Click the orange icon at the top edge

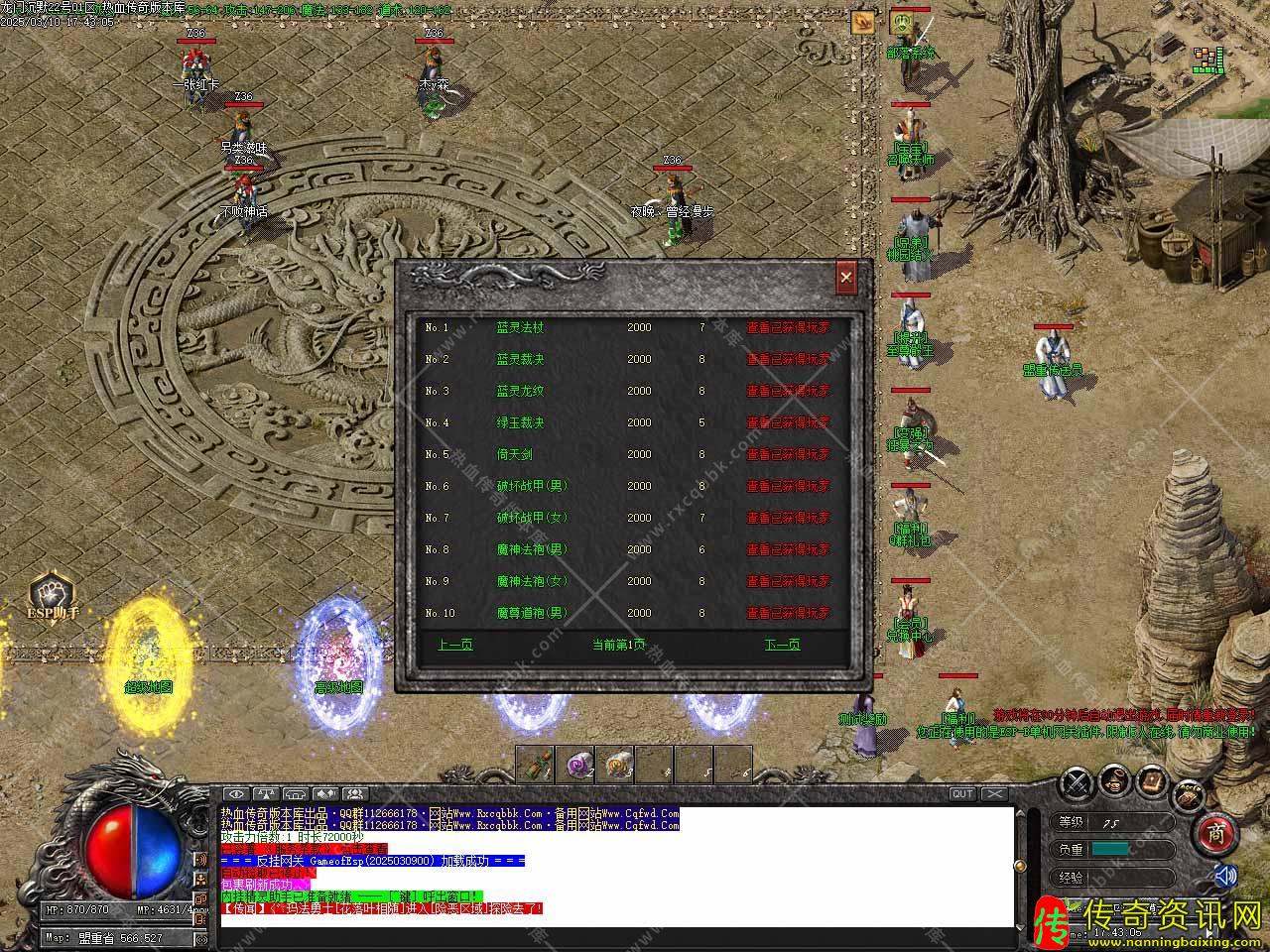[862, 22]
